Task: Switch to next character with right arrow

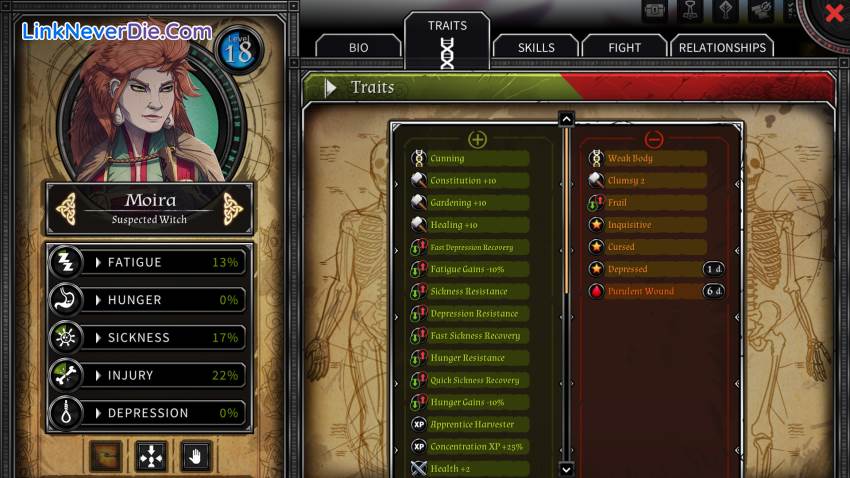Action: (x=233, y=208)
